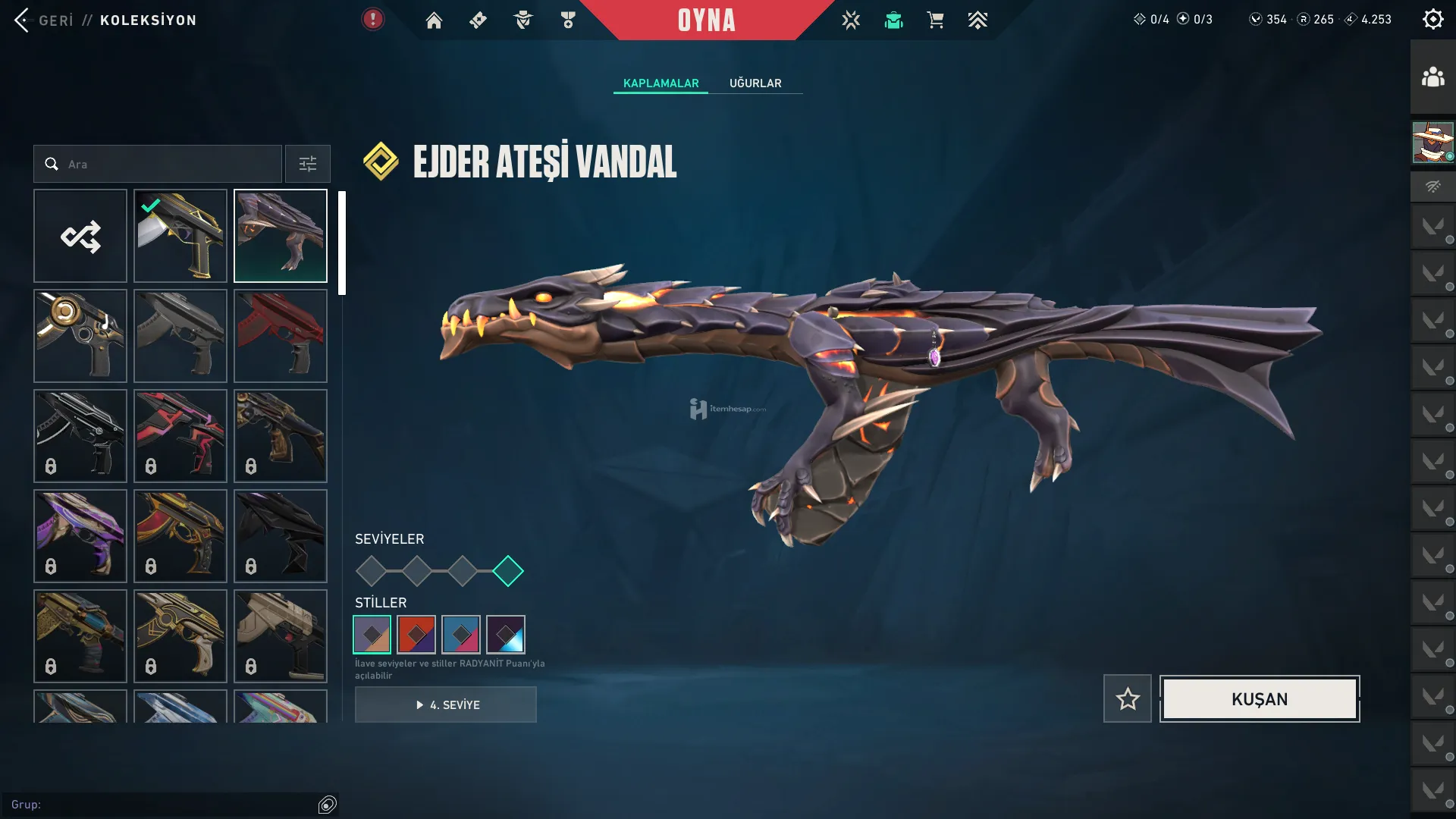1456x819 pixels.
Task: Play the 4. SEVİYE preview
Action: coord(446,705)
